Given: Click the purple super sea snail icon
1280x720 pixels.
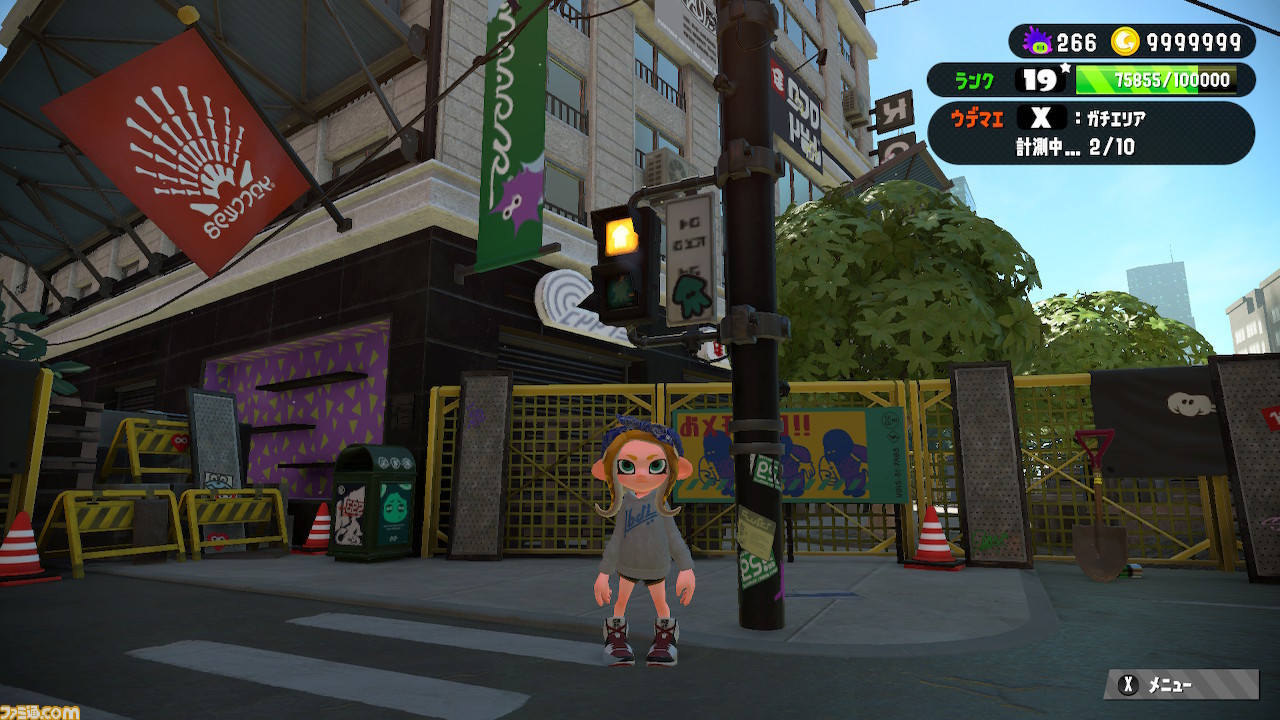Looking at the screenshot, I should pyautogui.click(x=1038, y=40).
